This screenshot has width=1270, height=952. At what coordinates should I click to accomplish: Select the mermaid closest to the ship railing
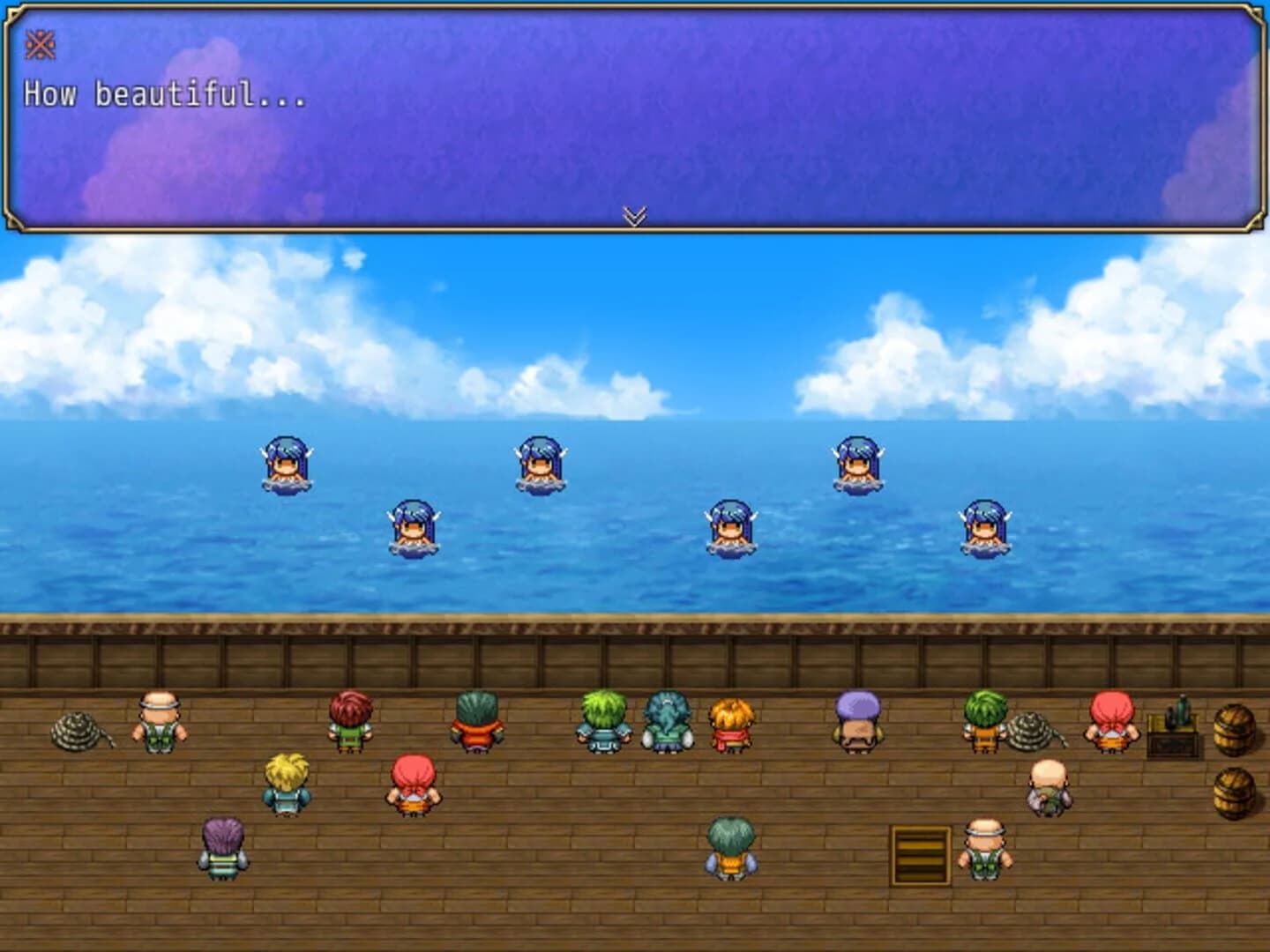coord(732,529)
